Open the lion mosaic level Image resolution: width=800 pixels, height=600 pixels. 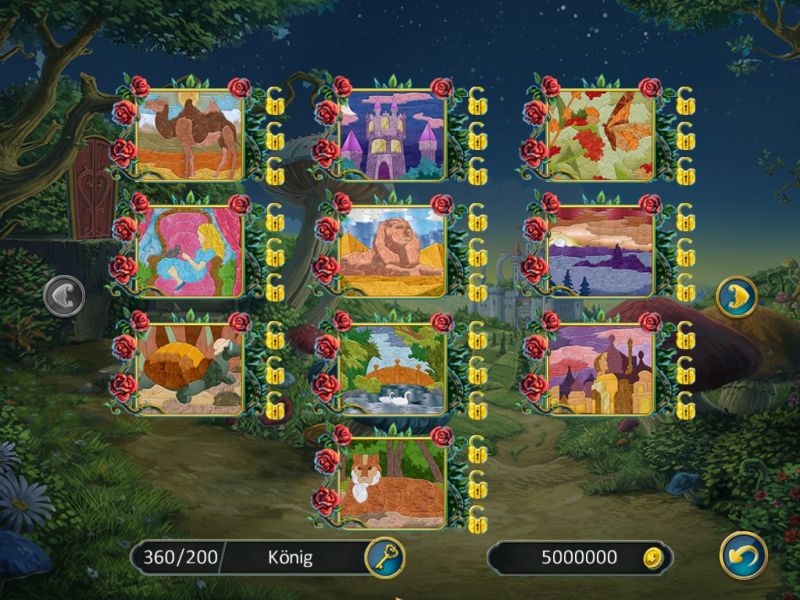(x=391, y=252)
